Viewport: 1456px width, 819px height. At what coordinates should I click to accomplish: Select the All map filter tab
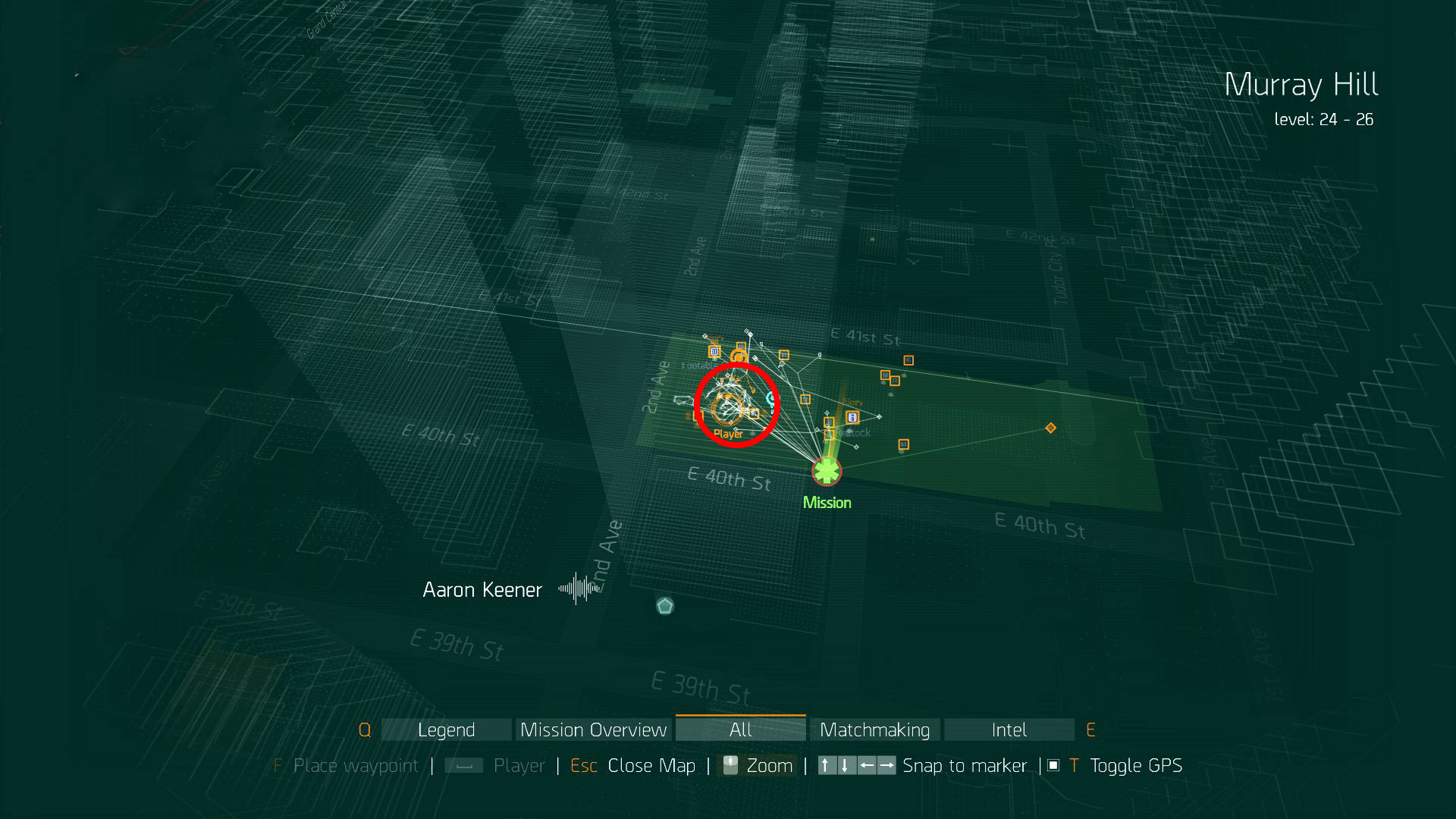pos(740,730)
